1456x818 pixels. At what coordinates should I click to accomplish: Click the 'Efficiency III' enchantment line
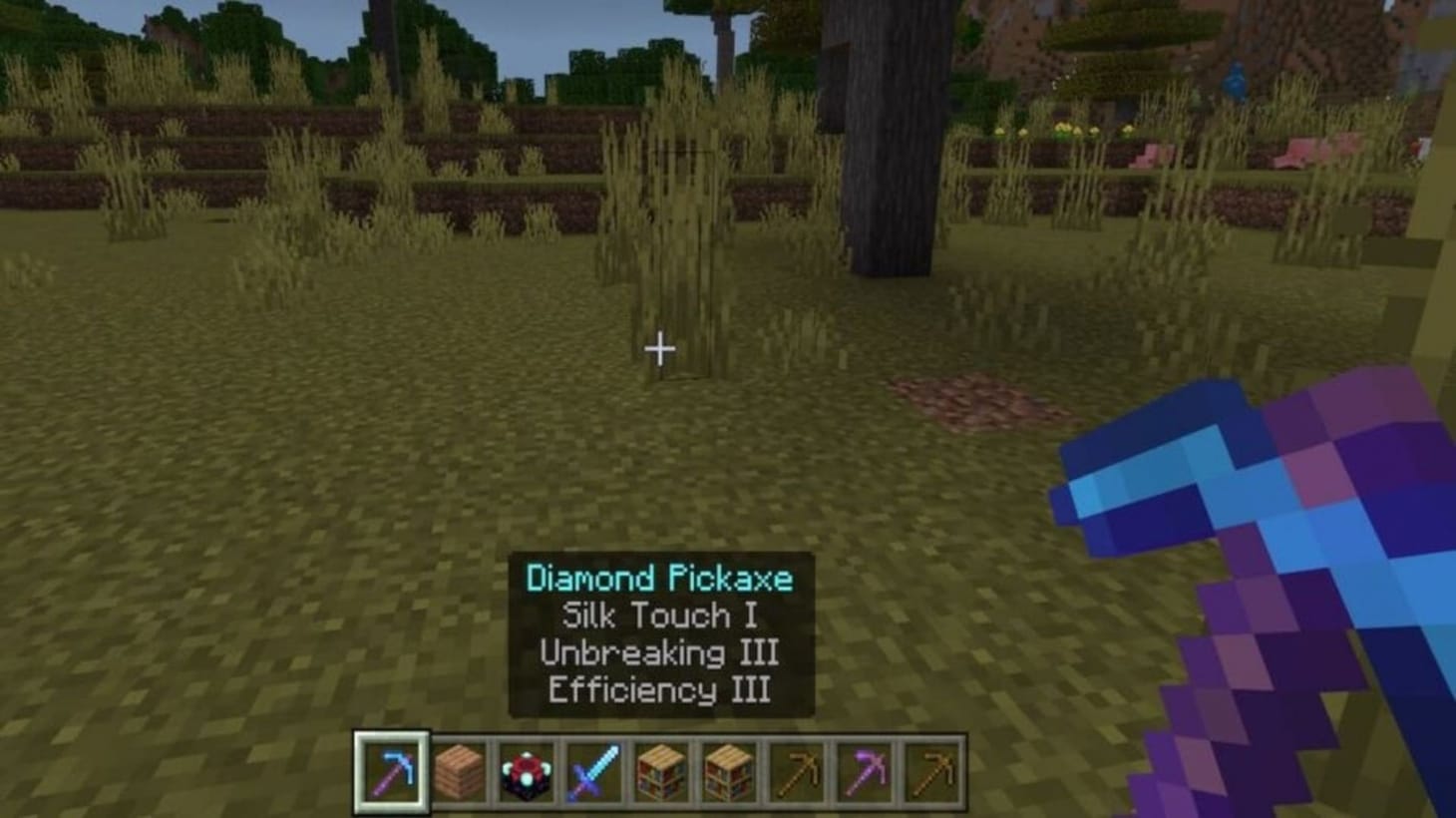659,690
